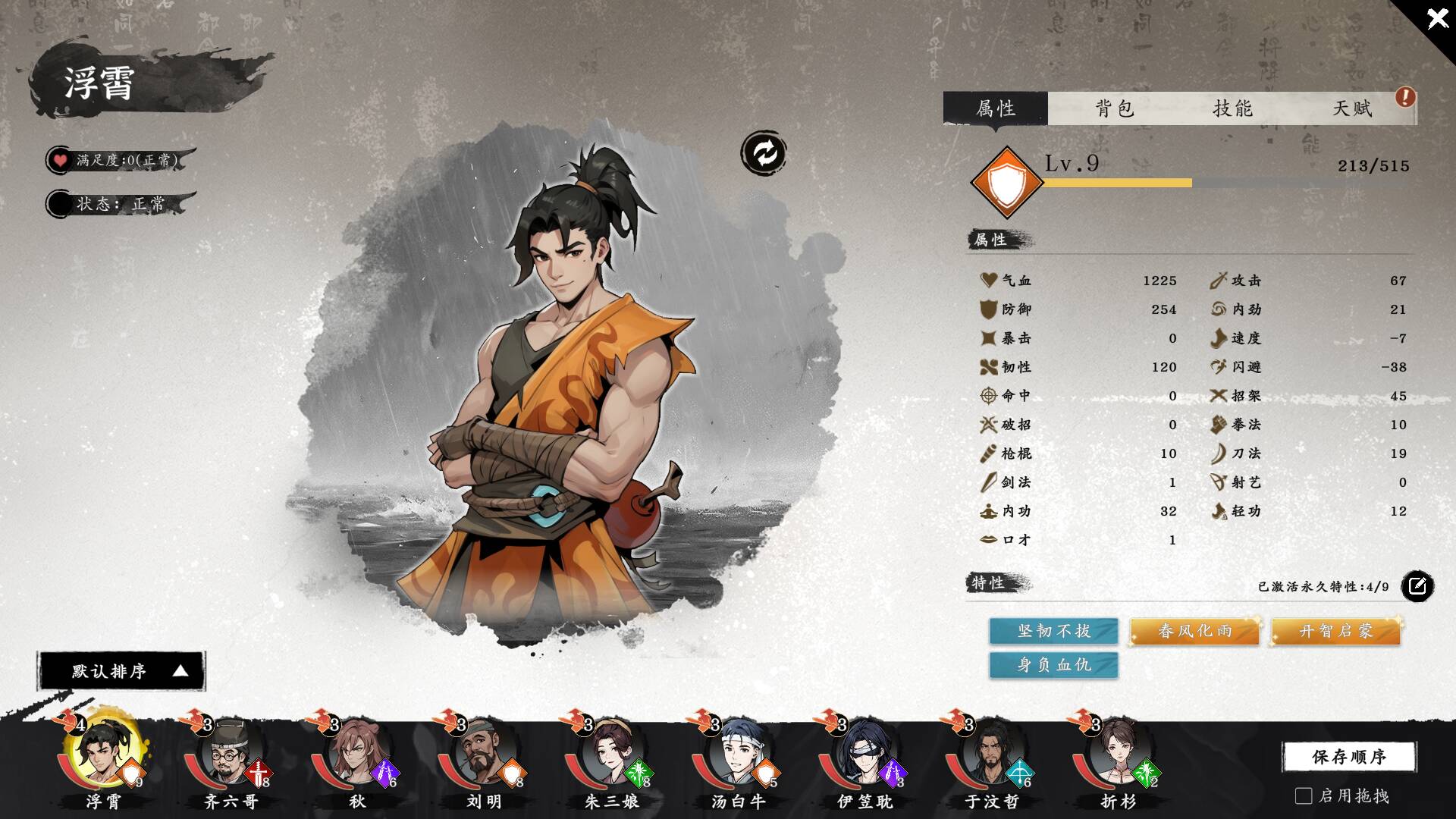Select the 属性 tab
Image resolution: width=1456 pixels, height=819 pixels.
click(x=995, y=108)
